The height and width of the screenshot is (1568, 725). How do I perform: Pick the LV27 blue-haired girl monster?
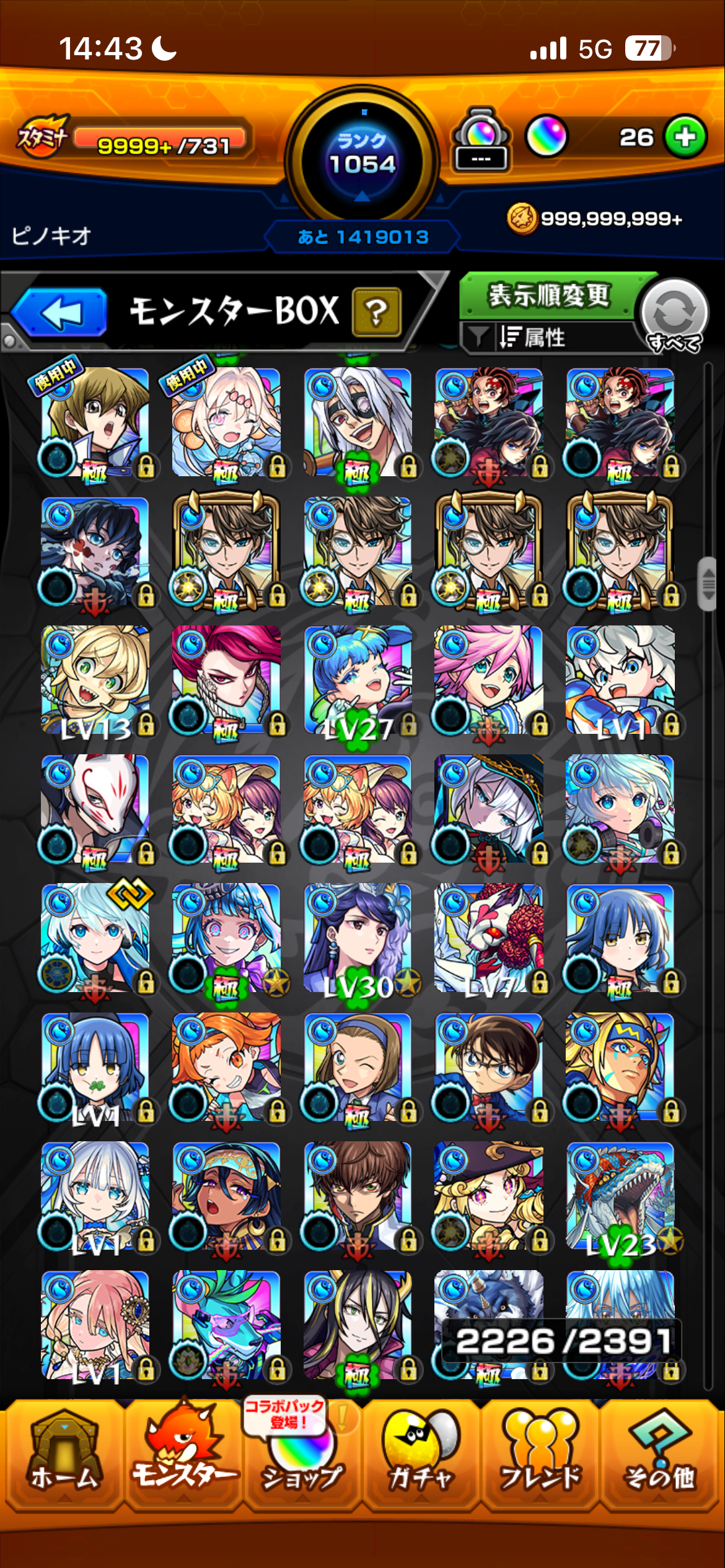pyautogui.click(x=358, y=680)
